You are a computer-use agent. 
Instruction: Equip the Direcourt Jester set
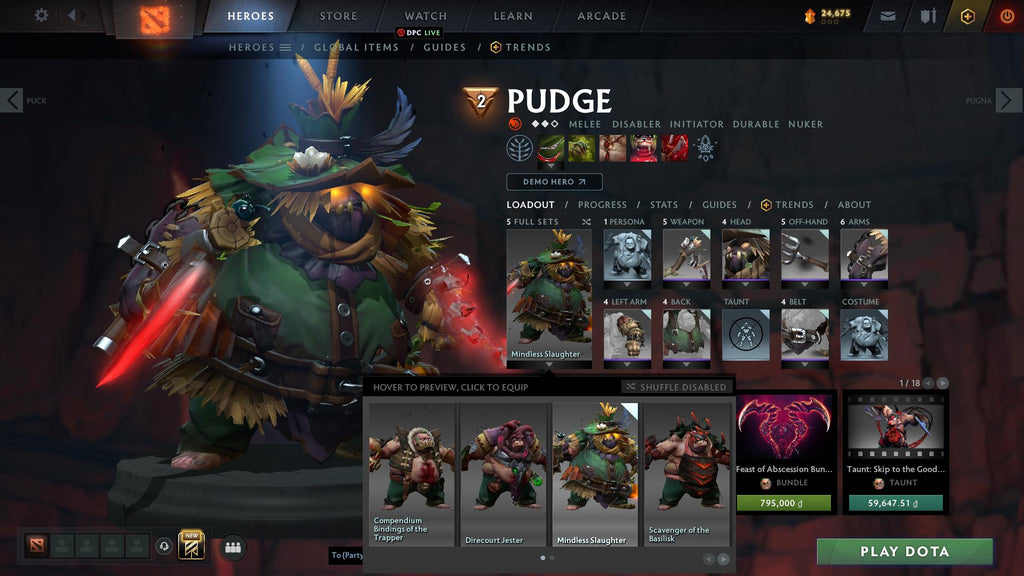point(504,474)
